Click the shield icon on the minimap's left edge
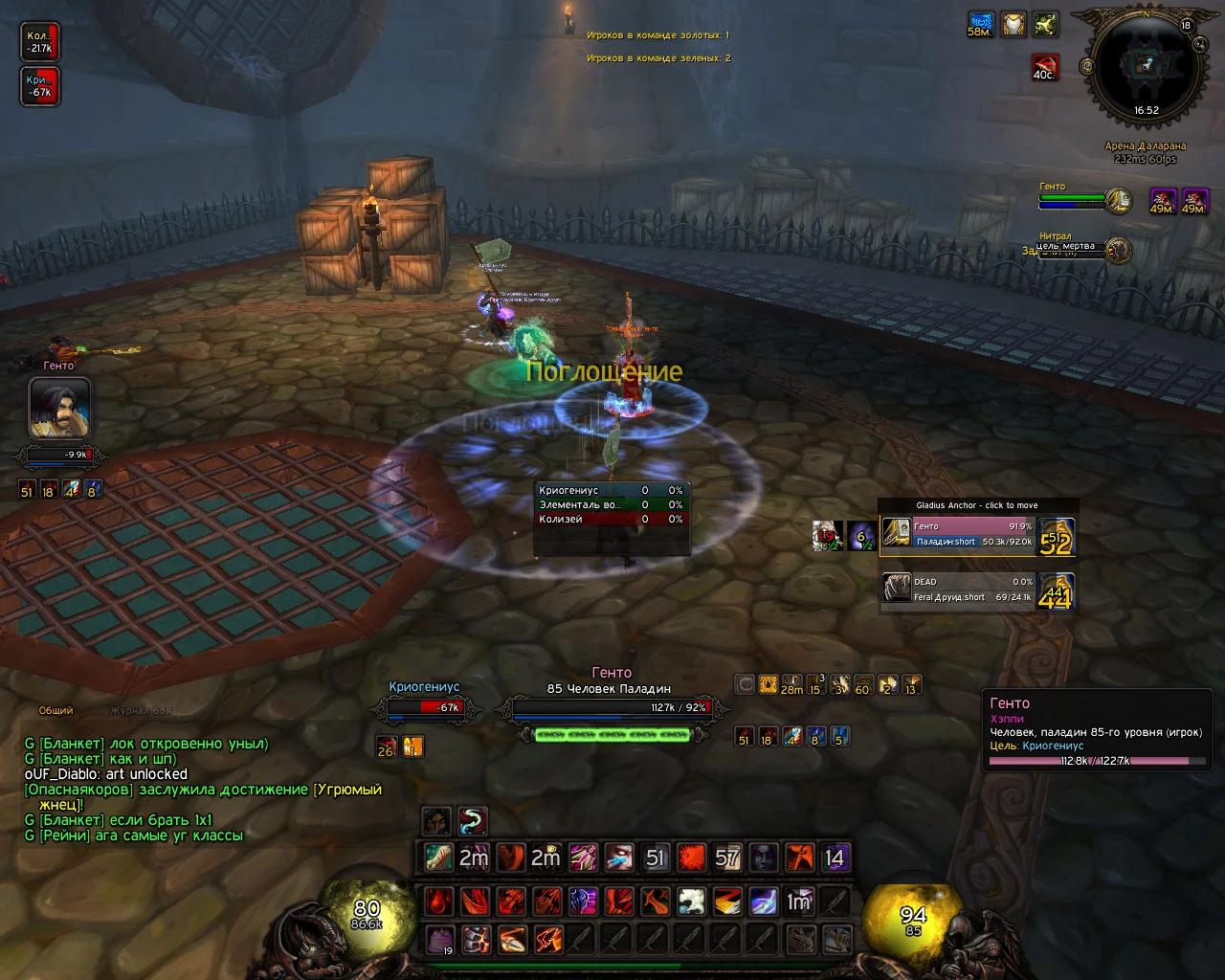 1087,66
